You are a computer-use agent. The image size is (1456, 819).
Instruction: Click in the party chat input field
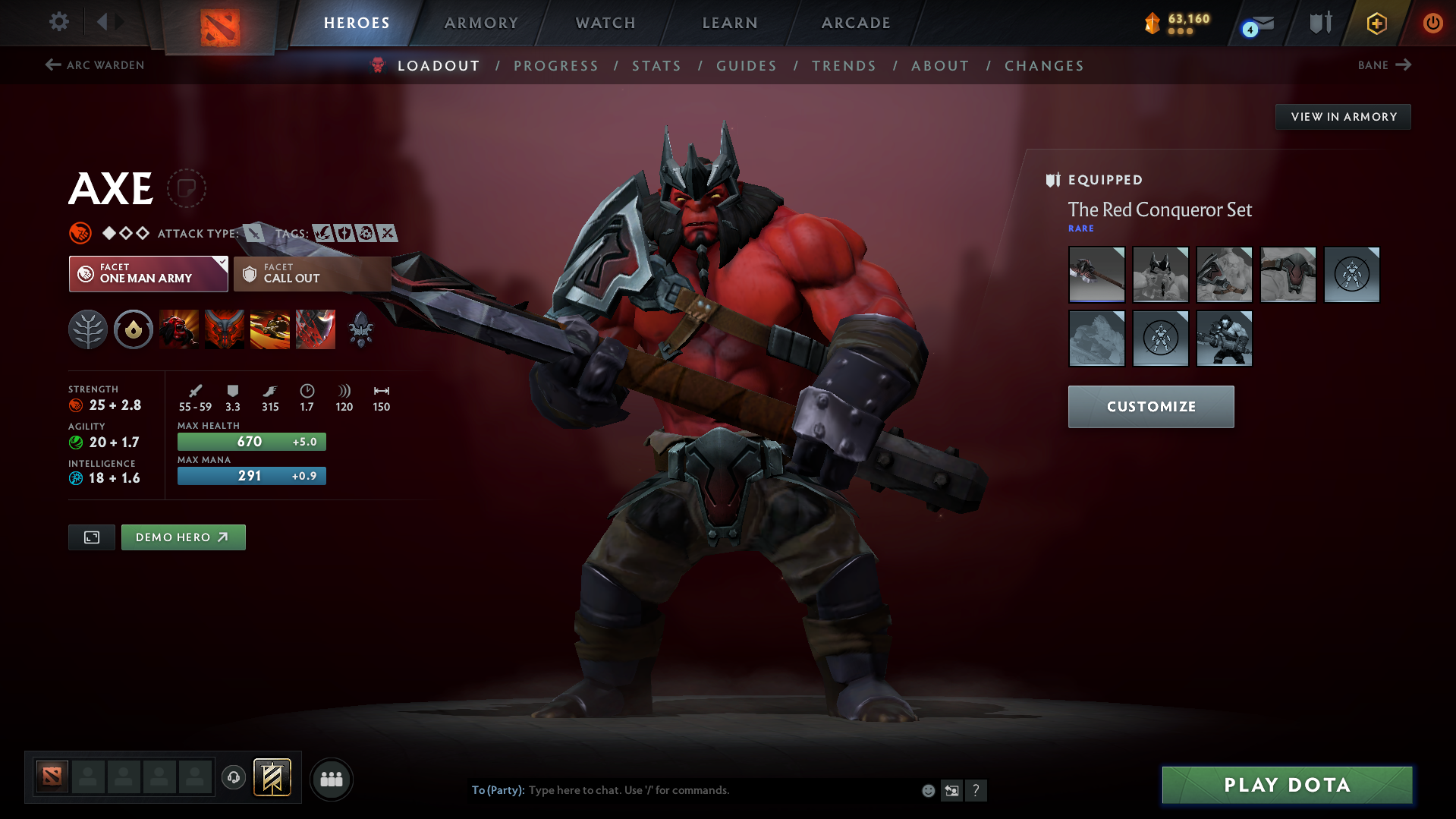click(683, 790)
